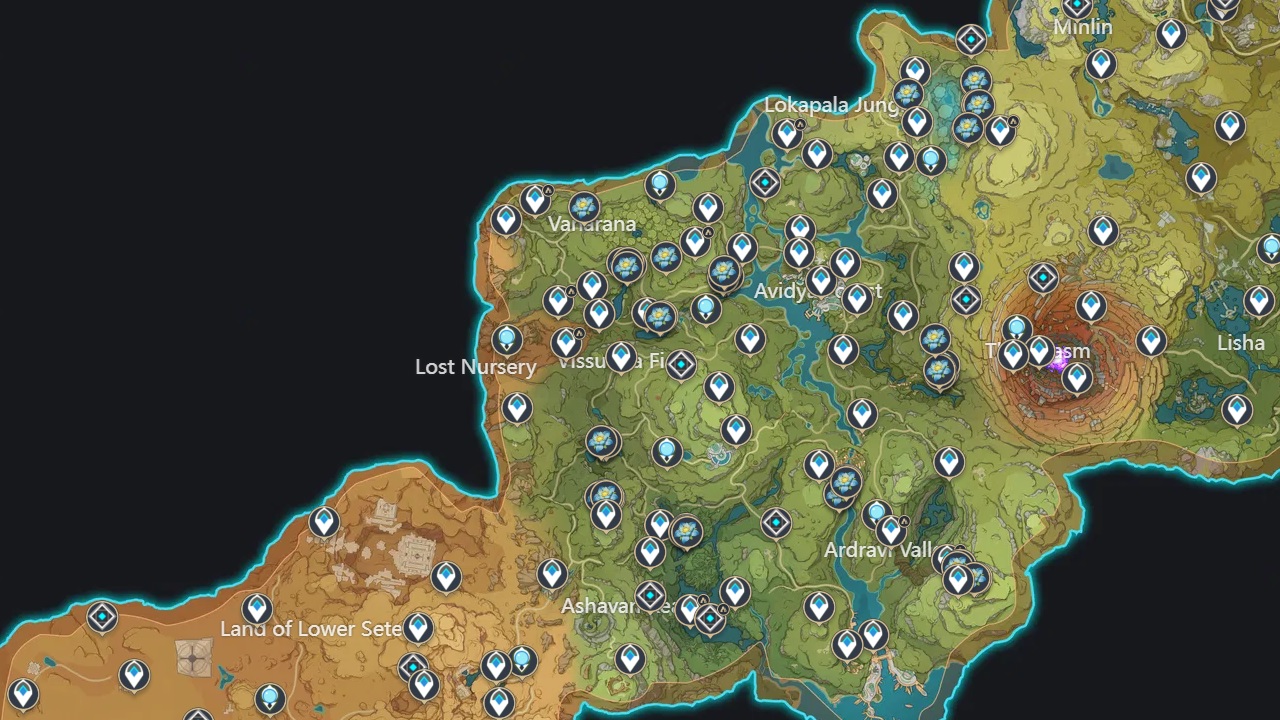Select the teleport waypoint at the center of The Chasm
1280x720 pixels.
(x=1078, y=378)
